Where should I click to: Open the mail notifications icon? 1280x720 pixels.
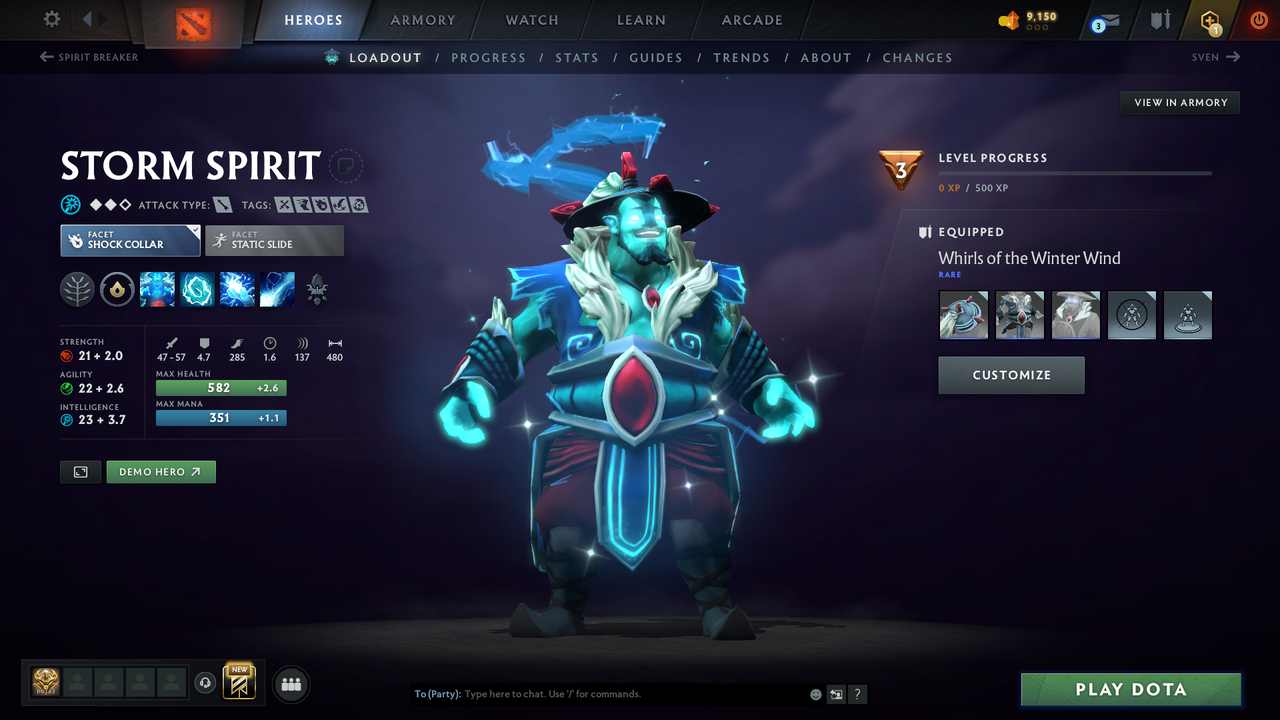(1108, 20)
